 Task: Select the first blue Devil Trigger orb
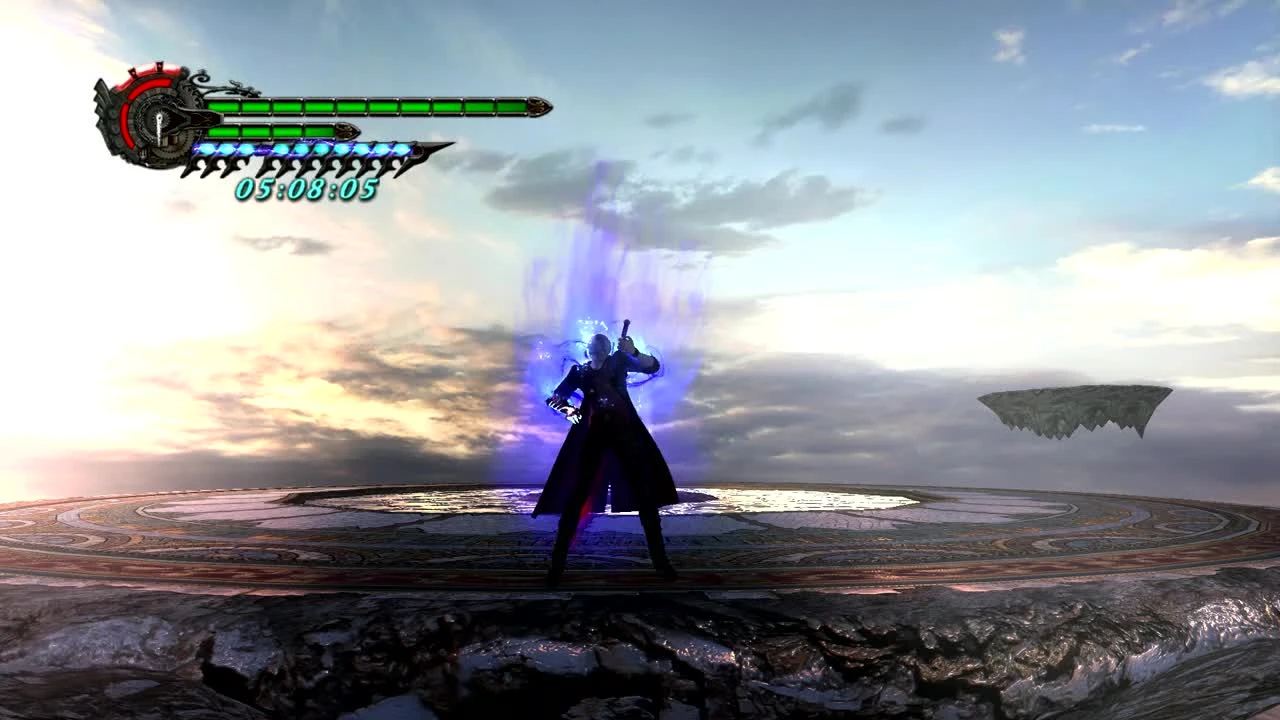pyautogui.click(x=208, y=149)
